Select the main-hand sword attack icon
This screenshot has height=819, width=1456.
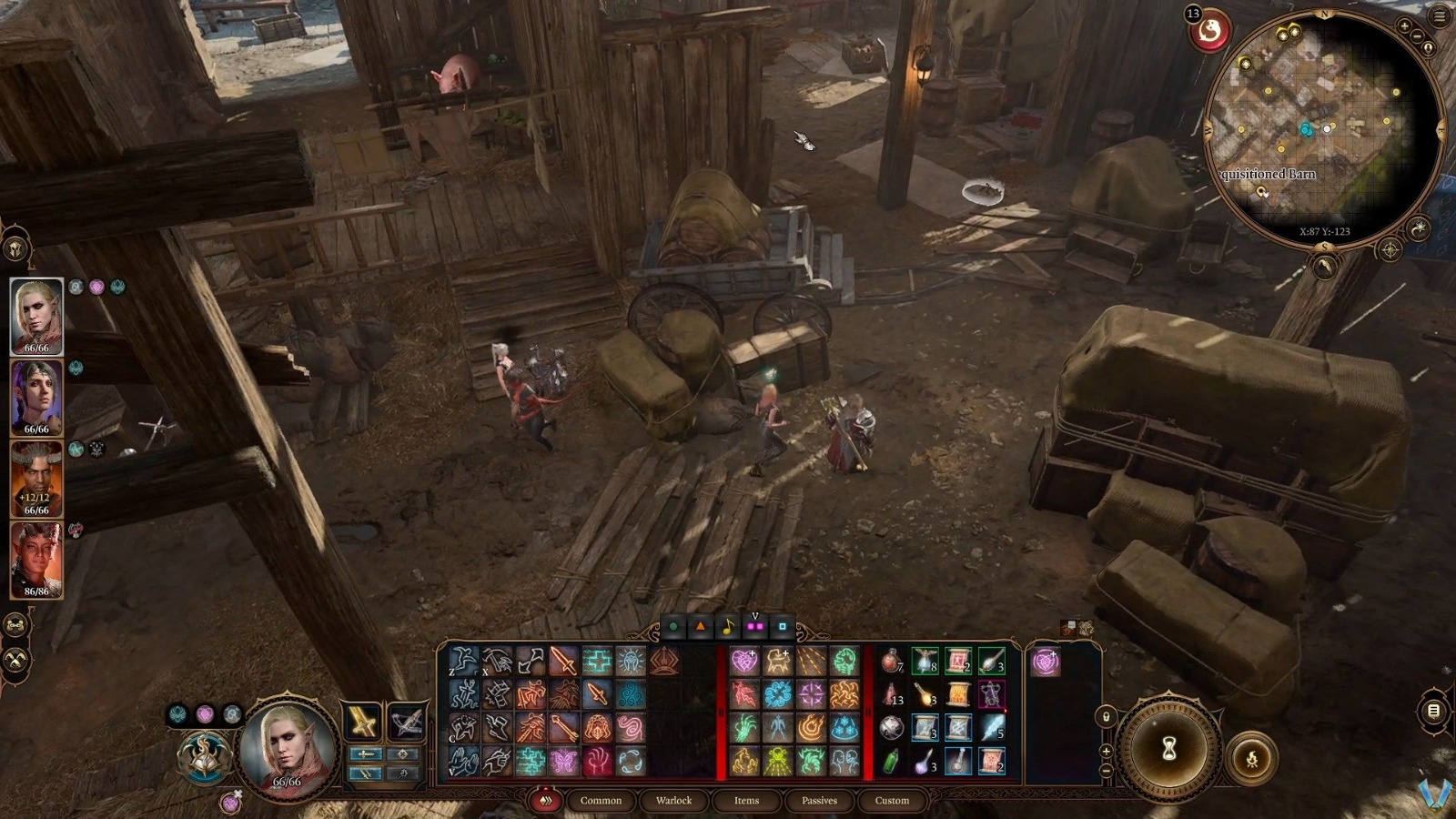pyautogui.click(x=563, y=661)
